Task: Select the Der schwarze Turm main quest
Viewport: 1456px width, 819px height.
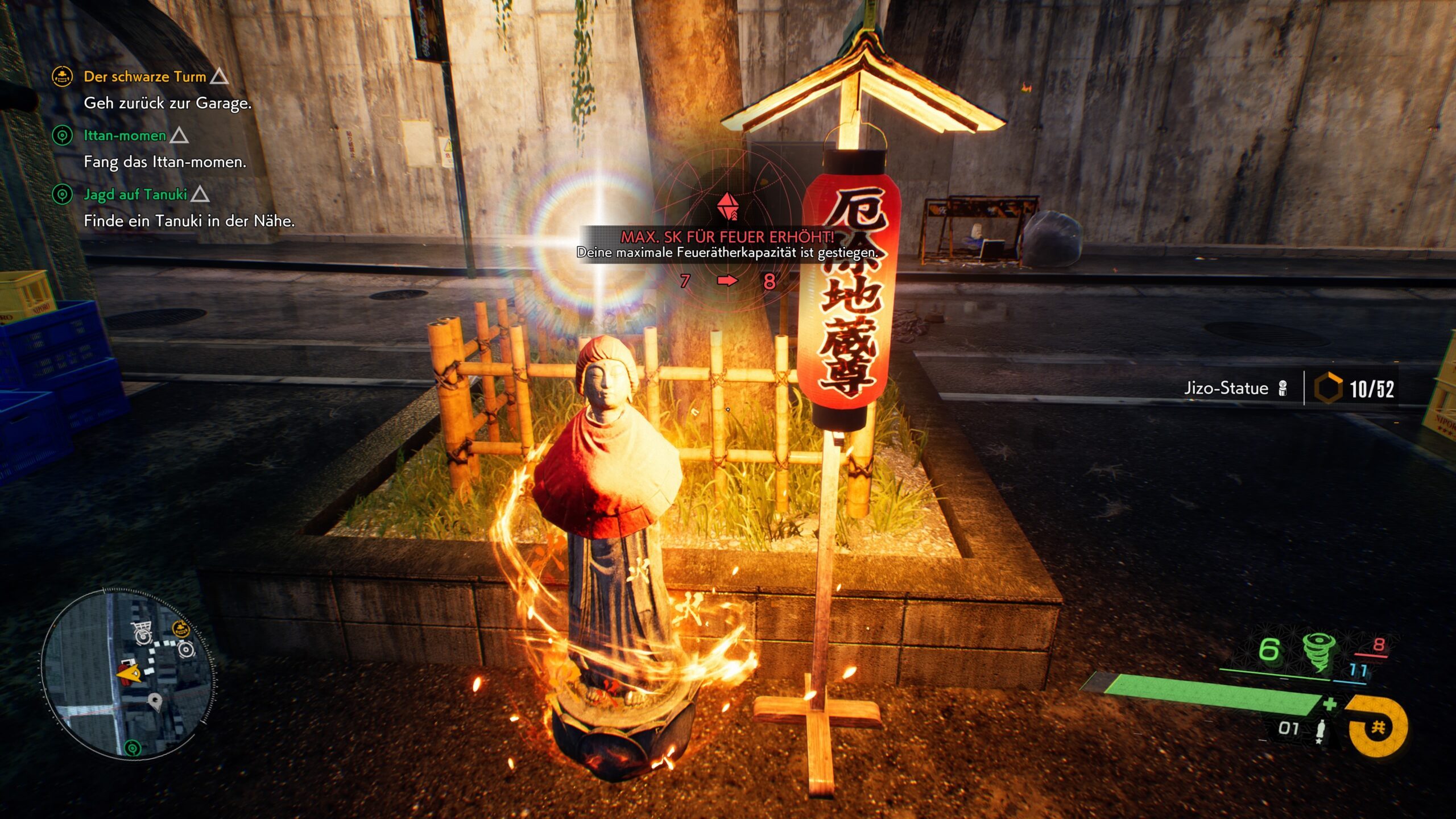Action: [144, 77]
